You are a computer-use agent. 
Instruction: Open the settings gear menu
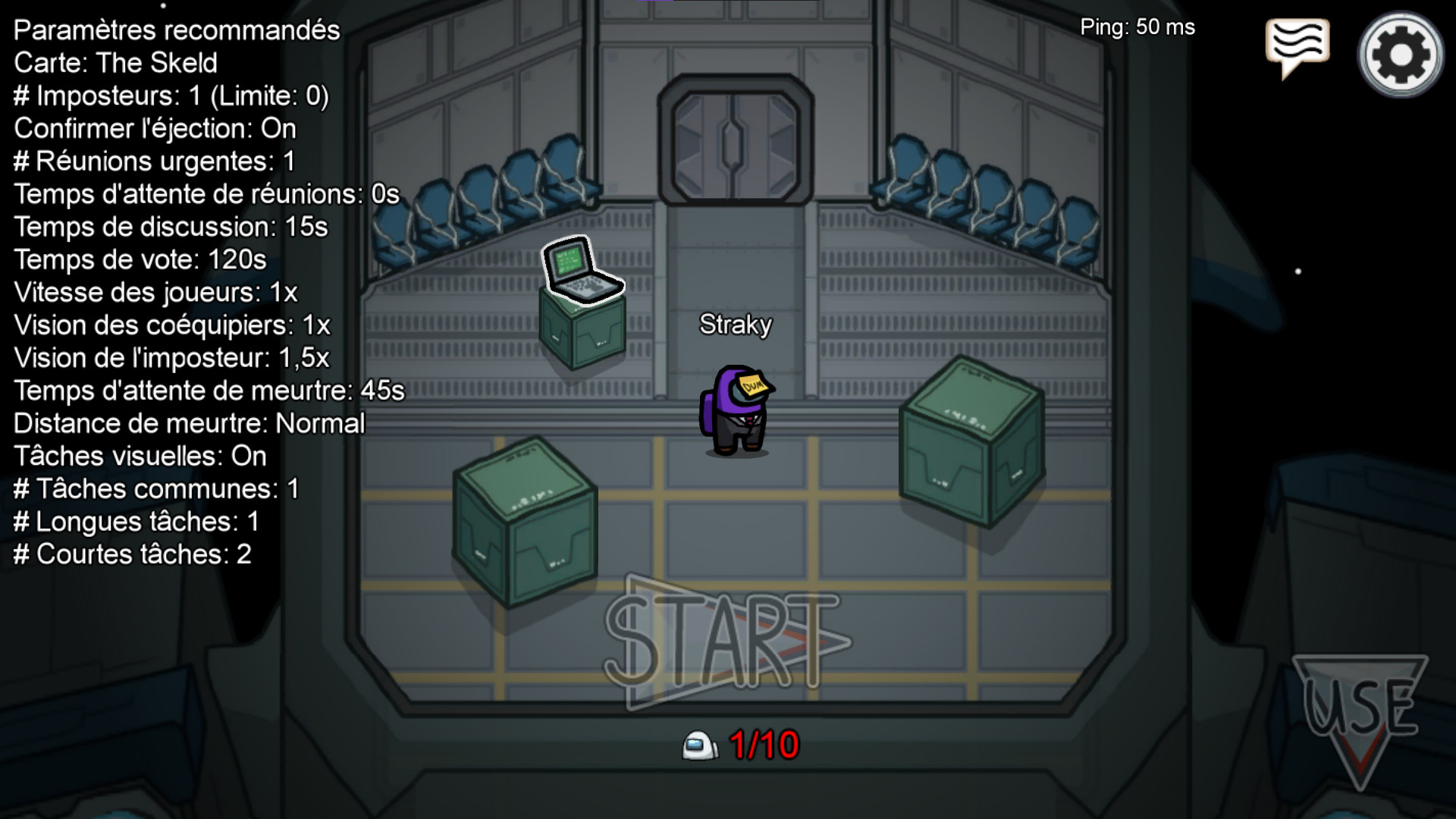[x=1400, y=55]
